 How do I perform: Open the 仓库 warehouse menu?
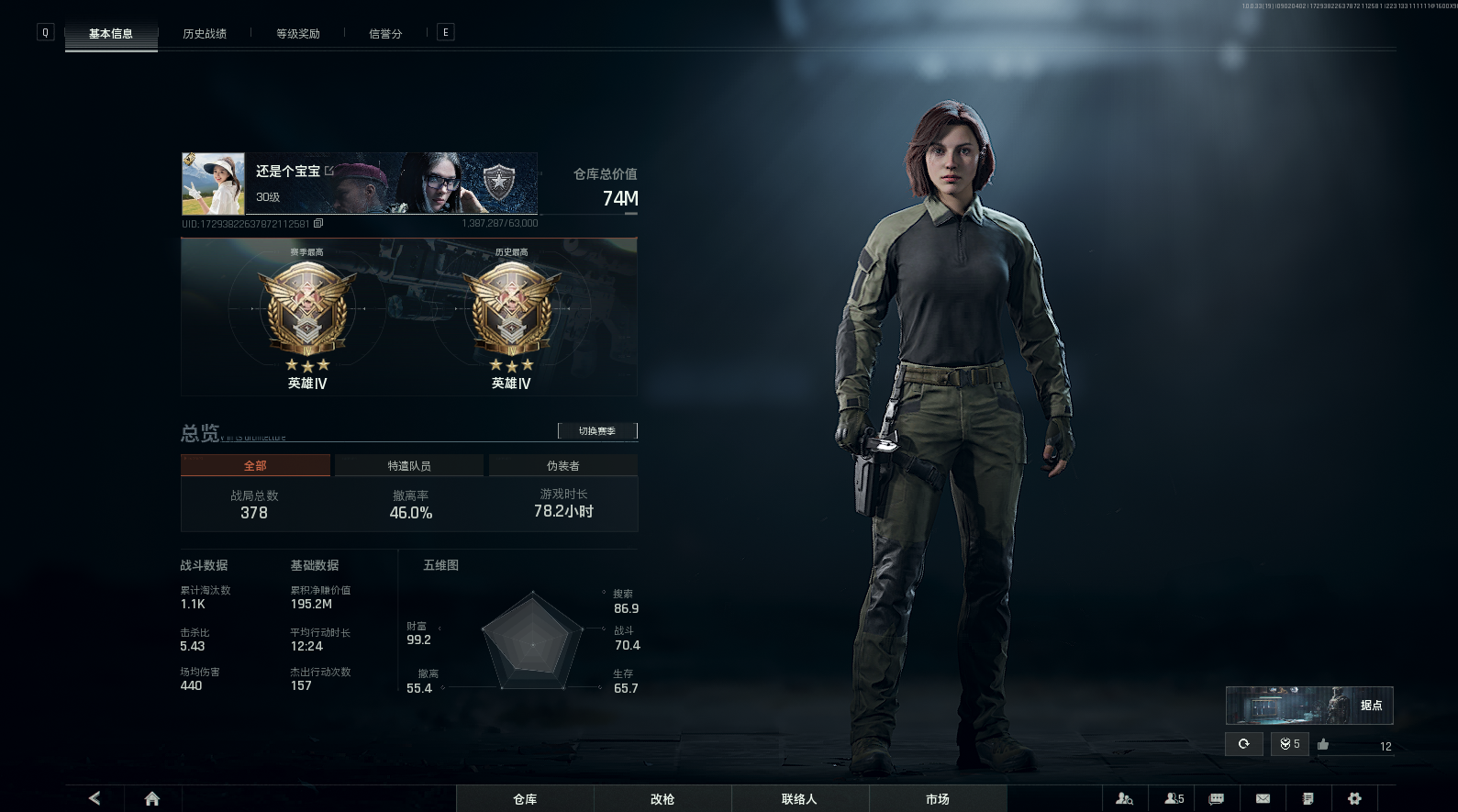[x=525, y=799]
